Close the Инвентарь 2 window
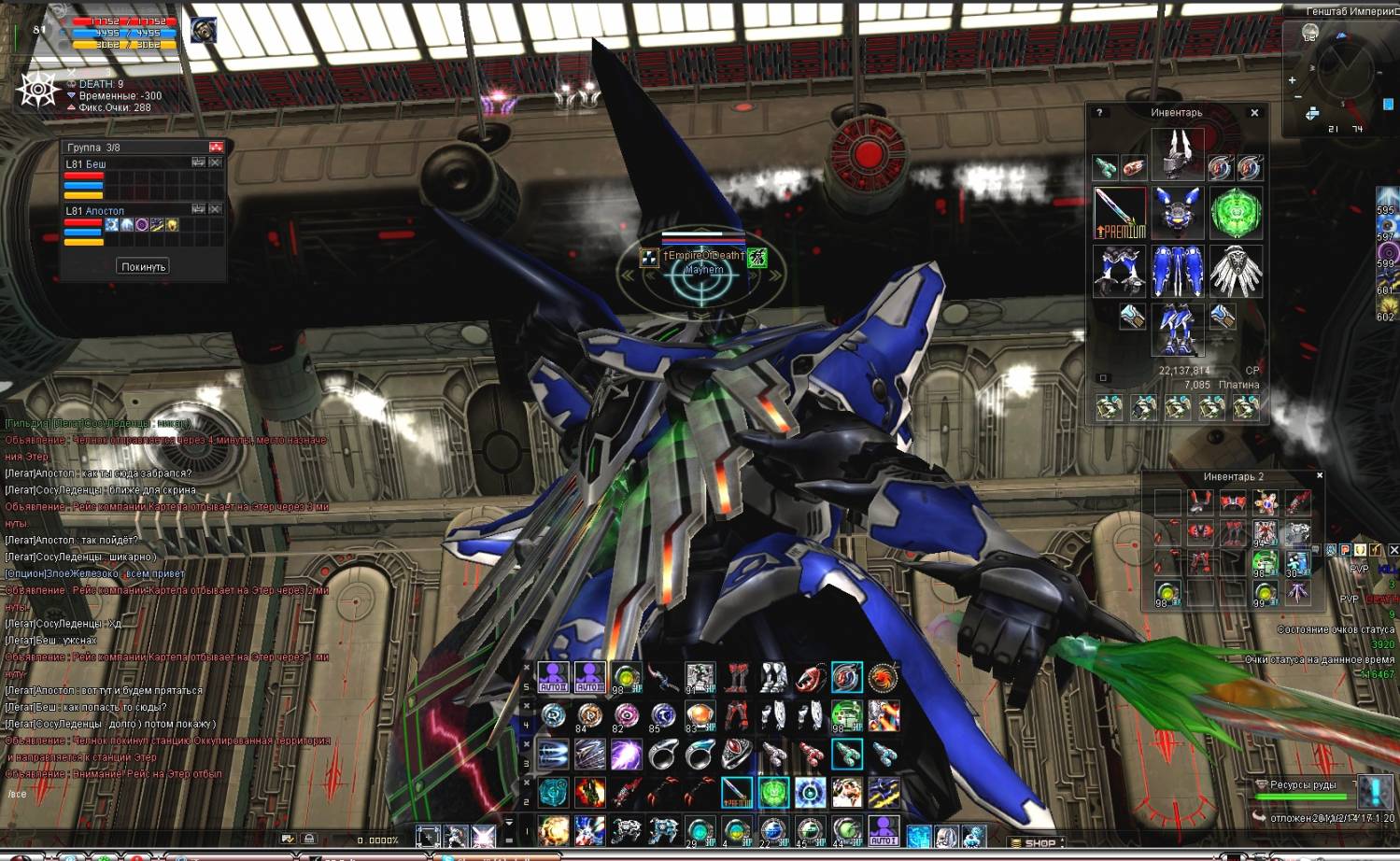This screenshot has height=861, width=1400. (x=1320, y=475)
